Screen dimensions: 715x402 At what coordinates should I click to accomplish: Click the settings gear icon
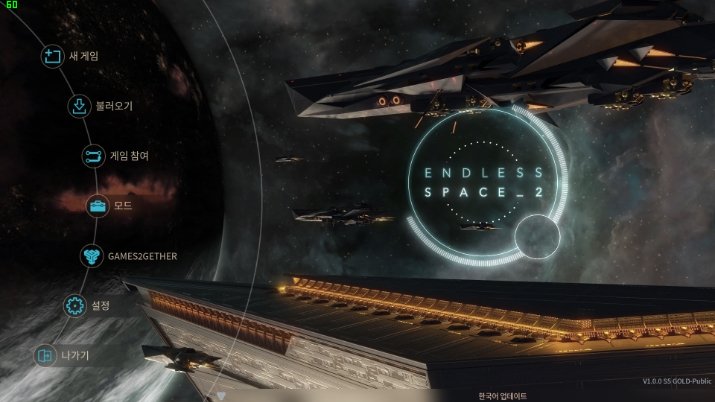(73, 305)
